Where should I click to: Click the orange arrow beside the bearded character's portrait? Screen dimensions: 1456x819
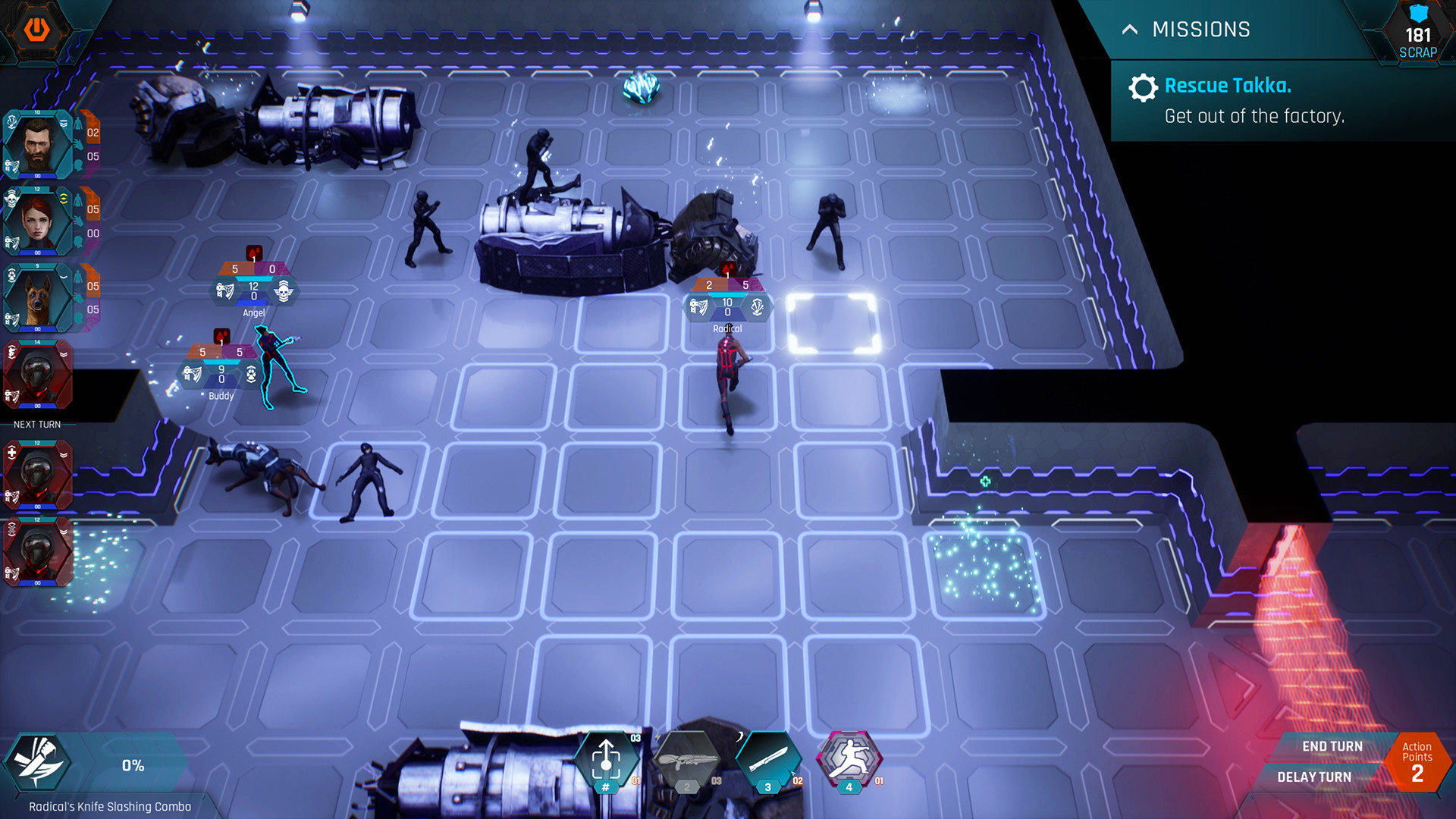91,124
